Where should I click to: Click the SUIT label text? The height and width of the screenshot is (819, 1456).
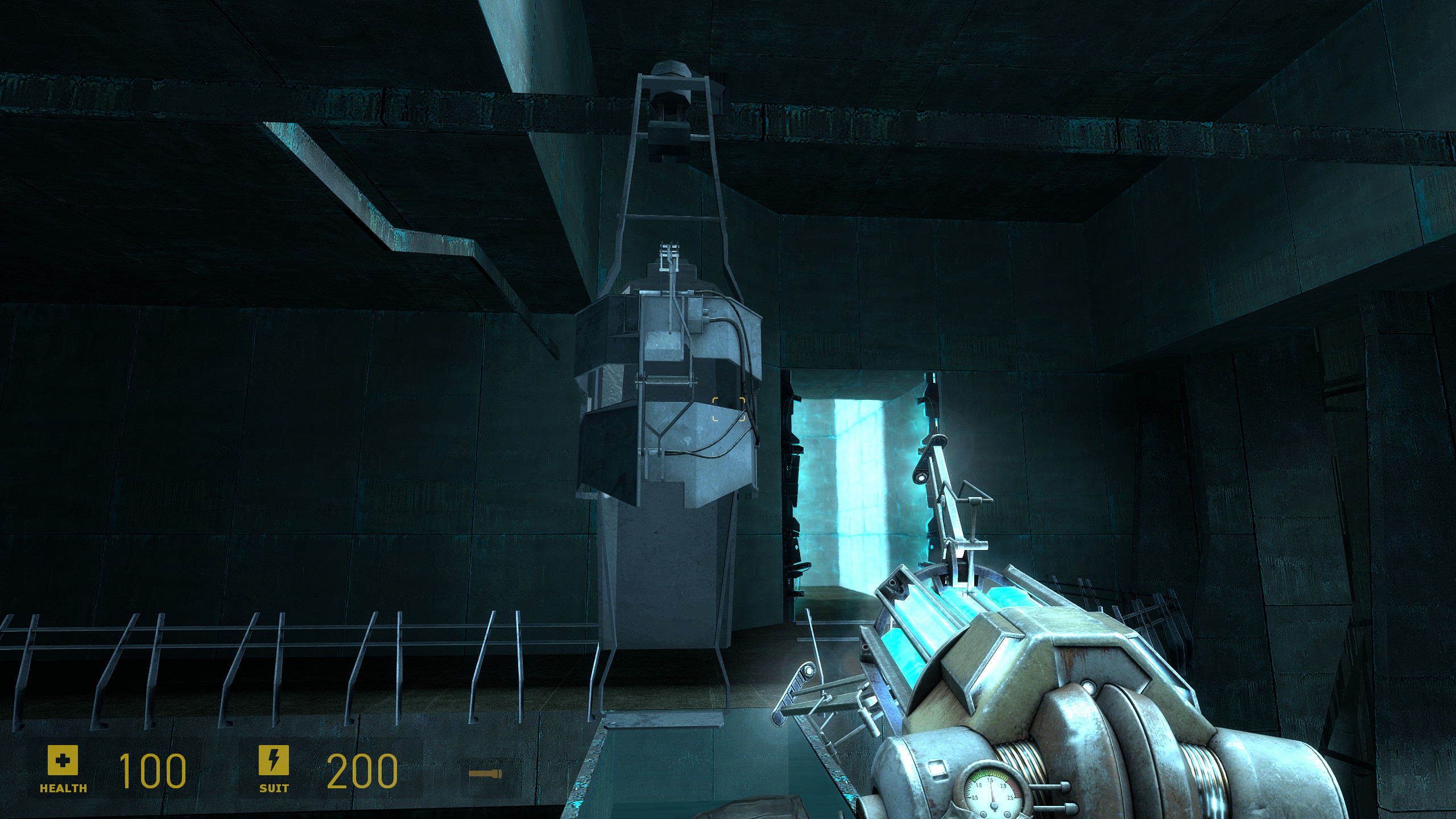(x=273, y=789)
